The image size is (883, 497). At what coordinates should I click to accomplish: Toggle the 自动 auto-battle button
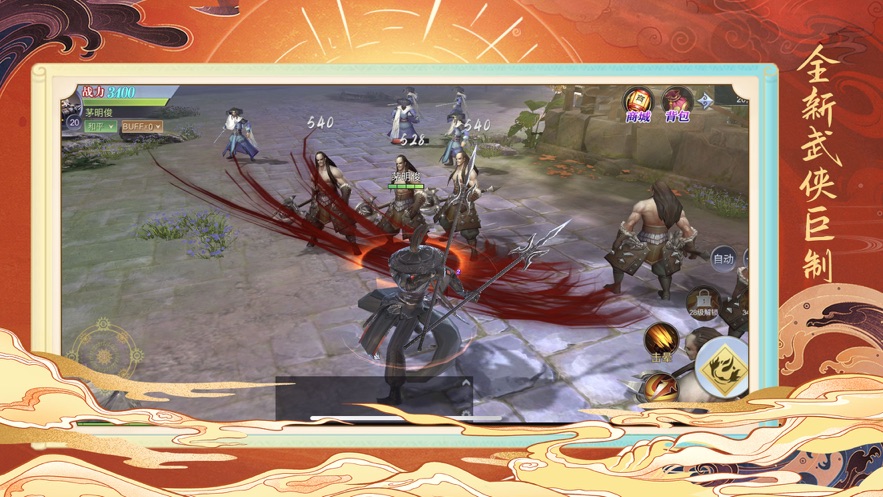tap(723, 259)
